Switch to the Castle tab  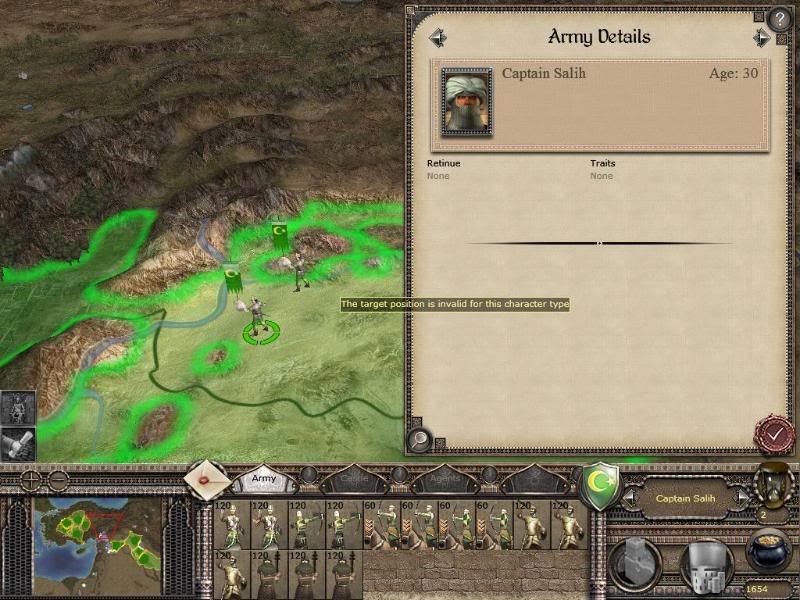pyautogui.click(x=357, y=479)
